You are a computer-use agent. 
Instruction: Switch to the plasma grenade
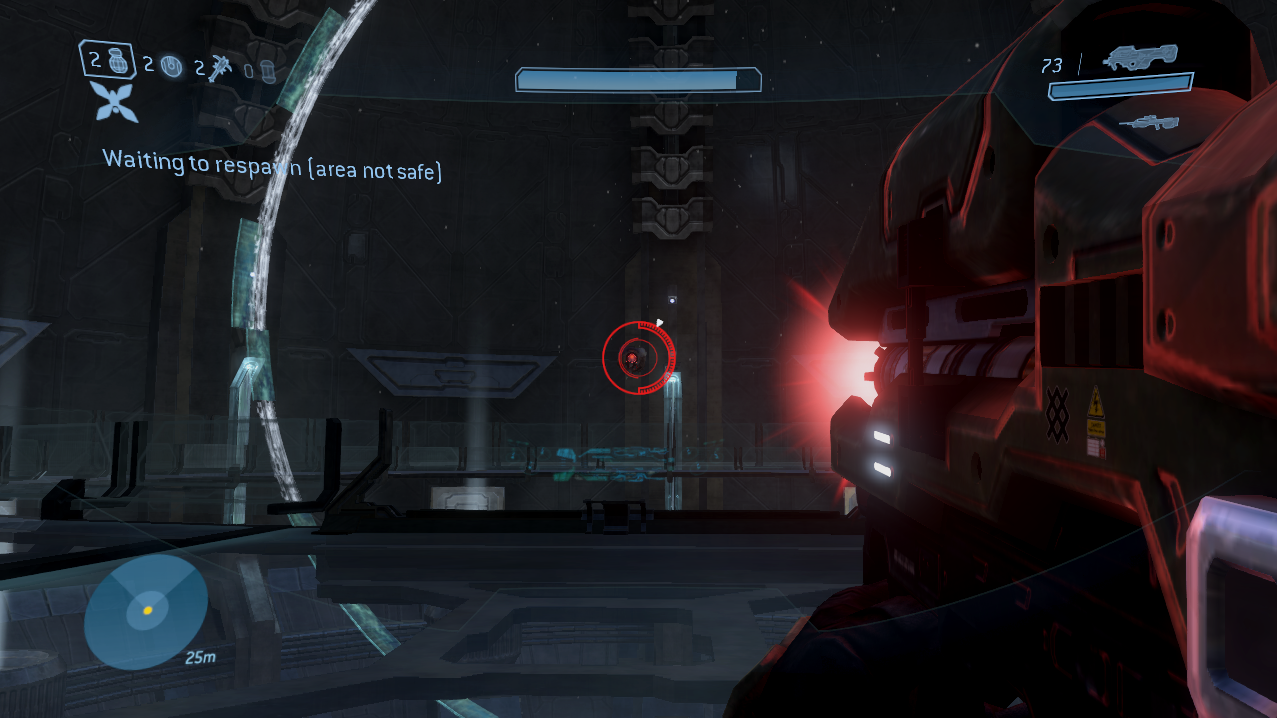point(172,68)
